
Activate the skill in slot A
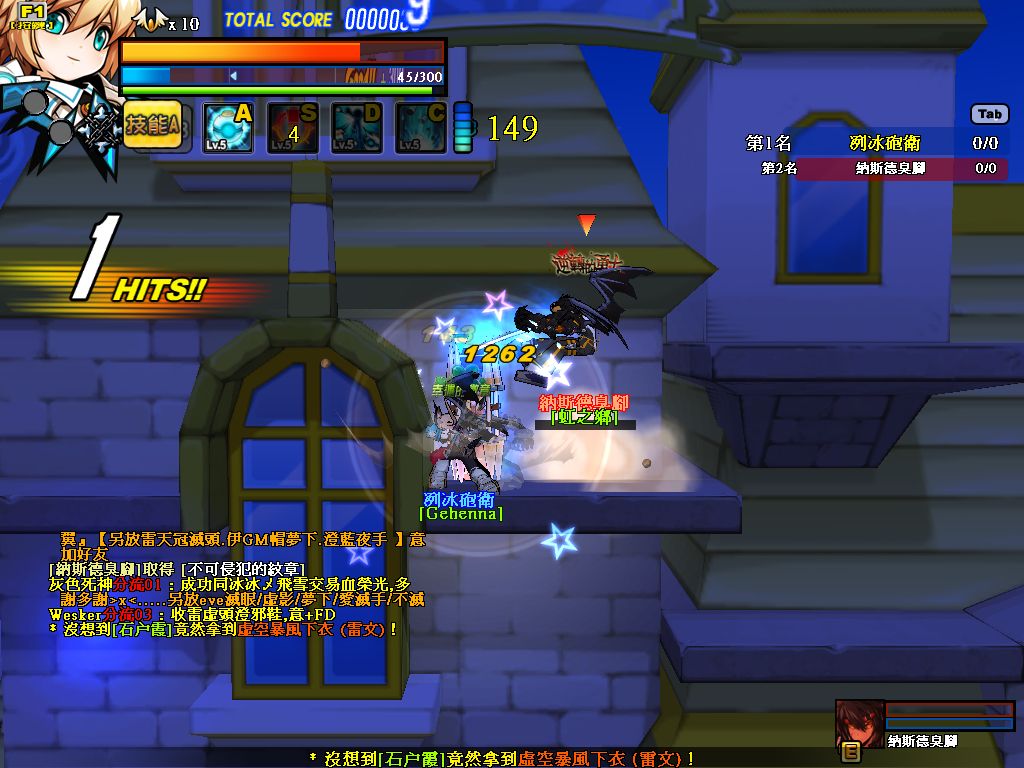[228, 128]
